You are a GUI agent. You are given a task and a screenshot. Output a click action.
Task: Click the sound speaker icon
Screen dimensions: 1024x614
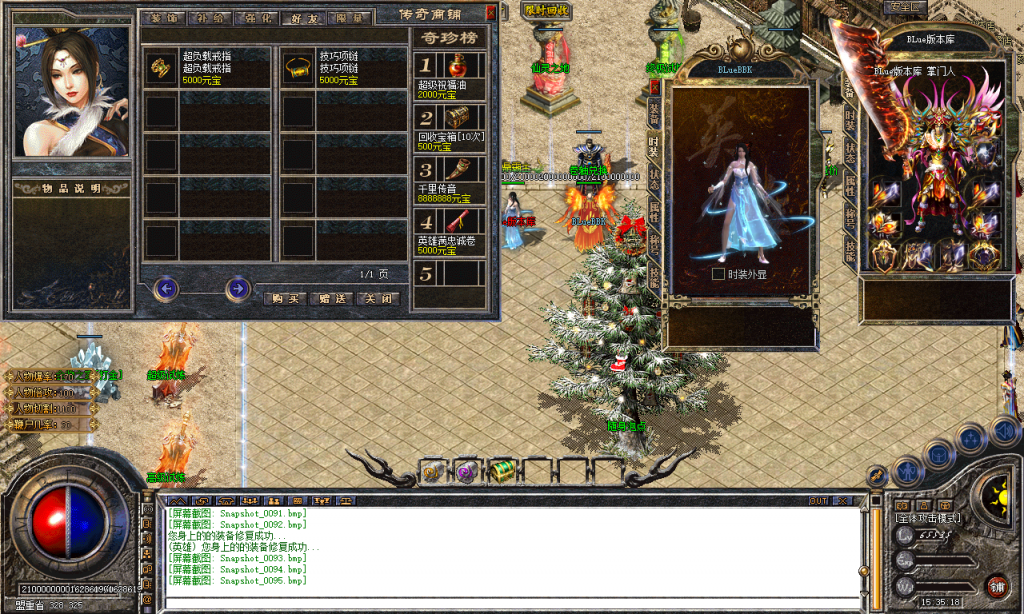pos(1004,431)
